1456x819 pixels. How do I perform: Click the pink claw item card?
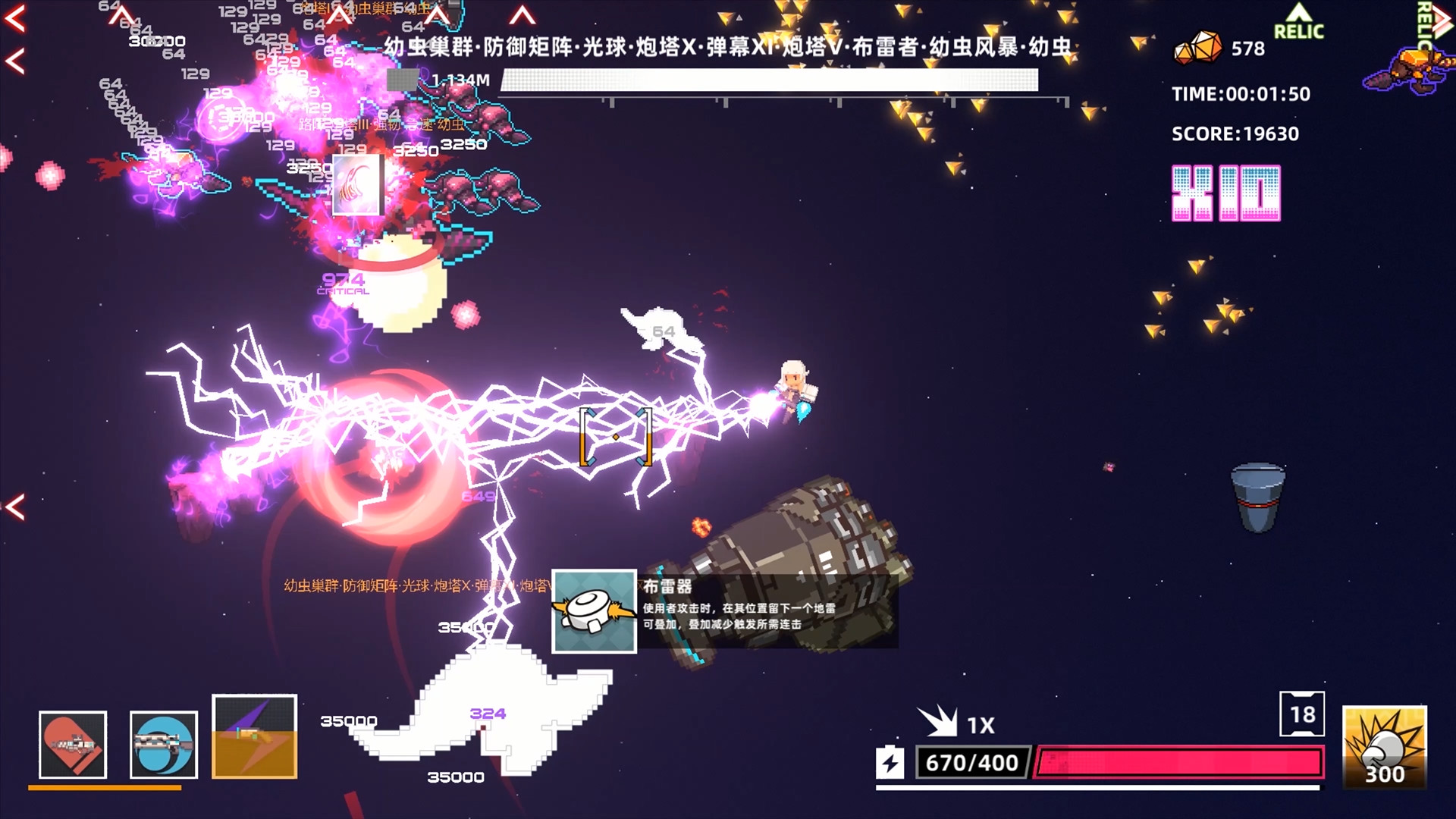pyautogui.click(x=358, y=185)
